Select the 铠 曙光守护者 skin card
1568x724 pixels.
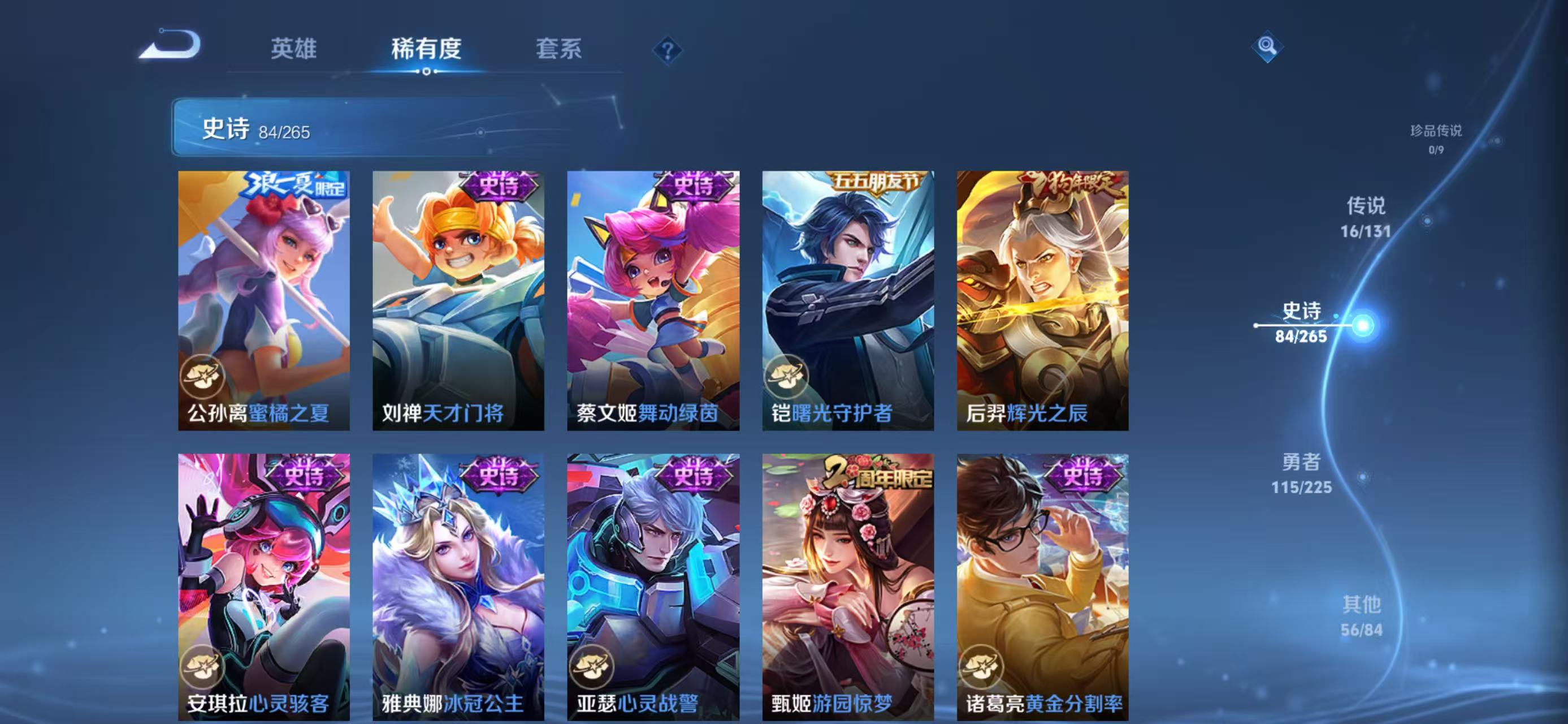click(x=848, y=300)
